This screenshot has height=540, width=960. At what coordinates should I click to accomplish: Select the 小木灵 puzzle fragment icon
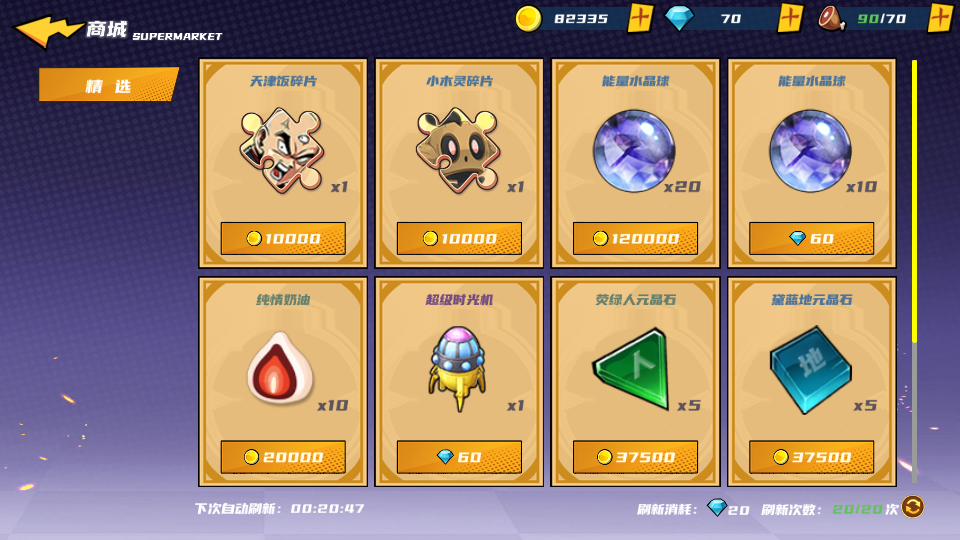[457, 150]
